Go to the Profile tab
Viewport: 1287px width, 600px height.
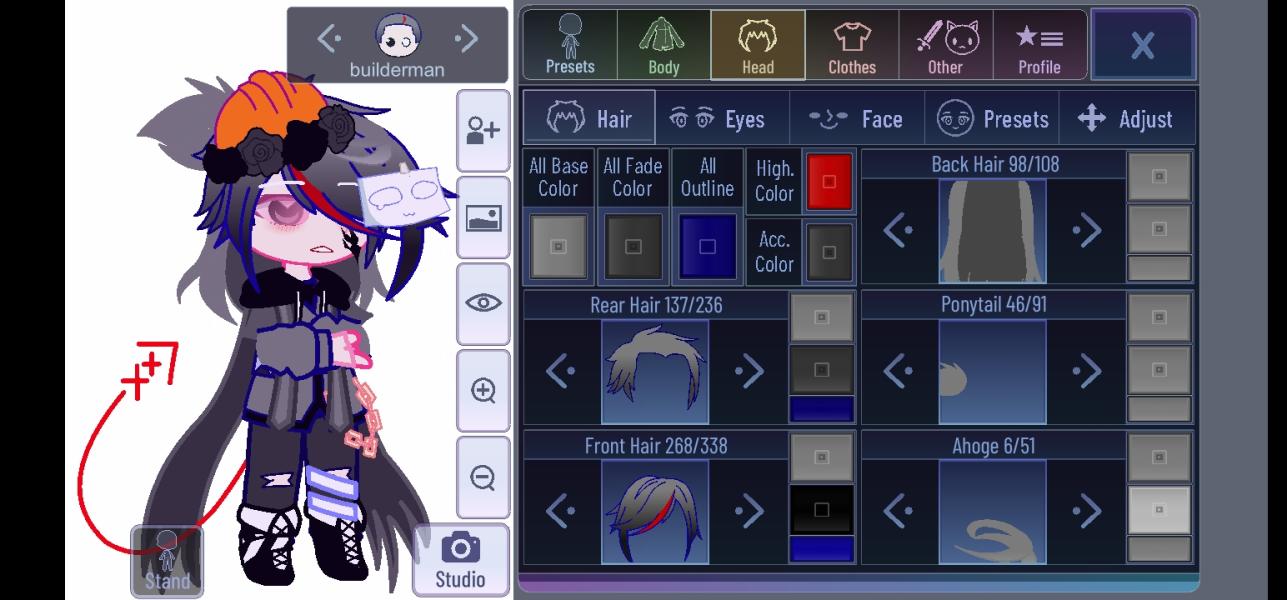coord(1039,45)
